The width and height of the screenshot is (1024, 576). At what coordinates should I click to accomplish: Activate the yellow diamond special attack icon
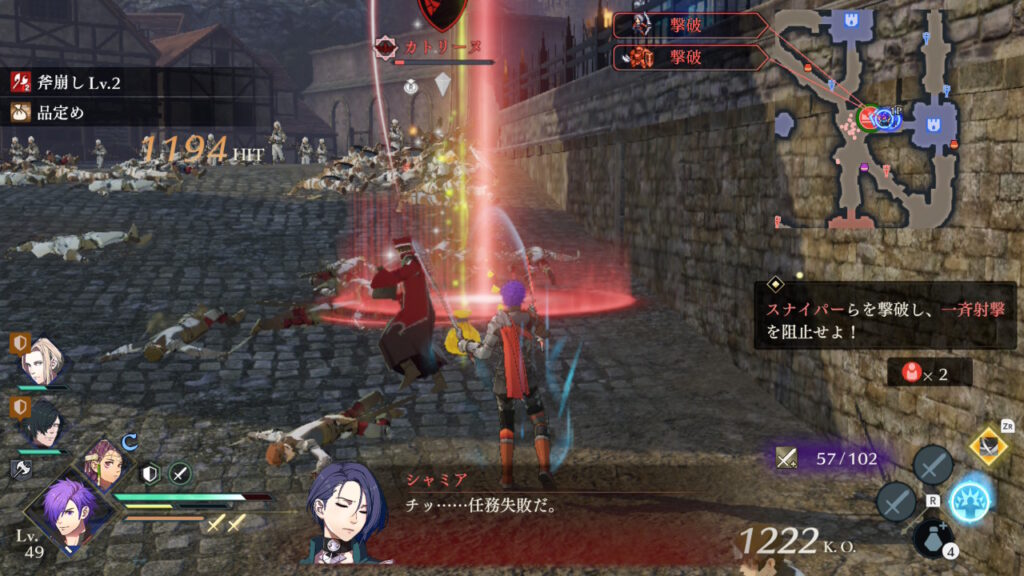pos(988,445)
